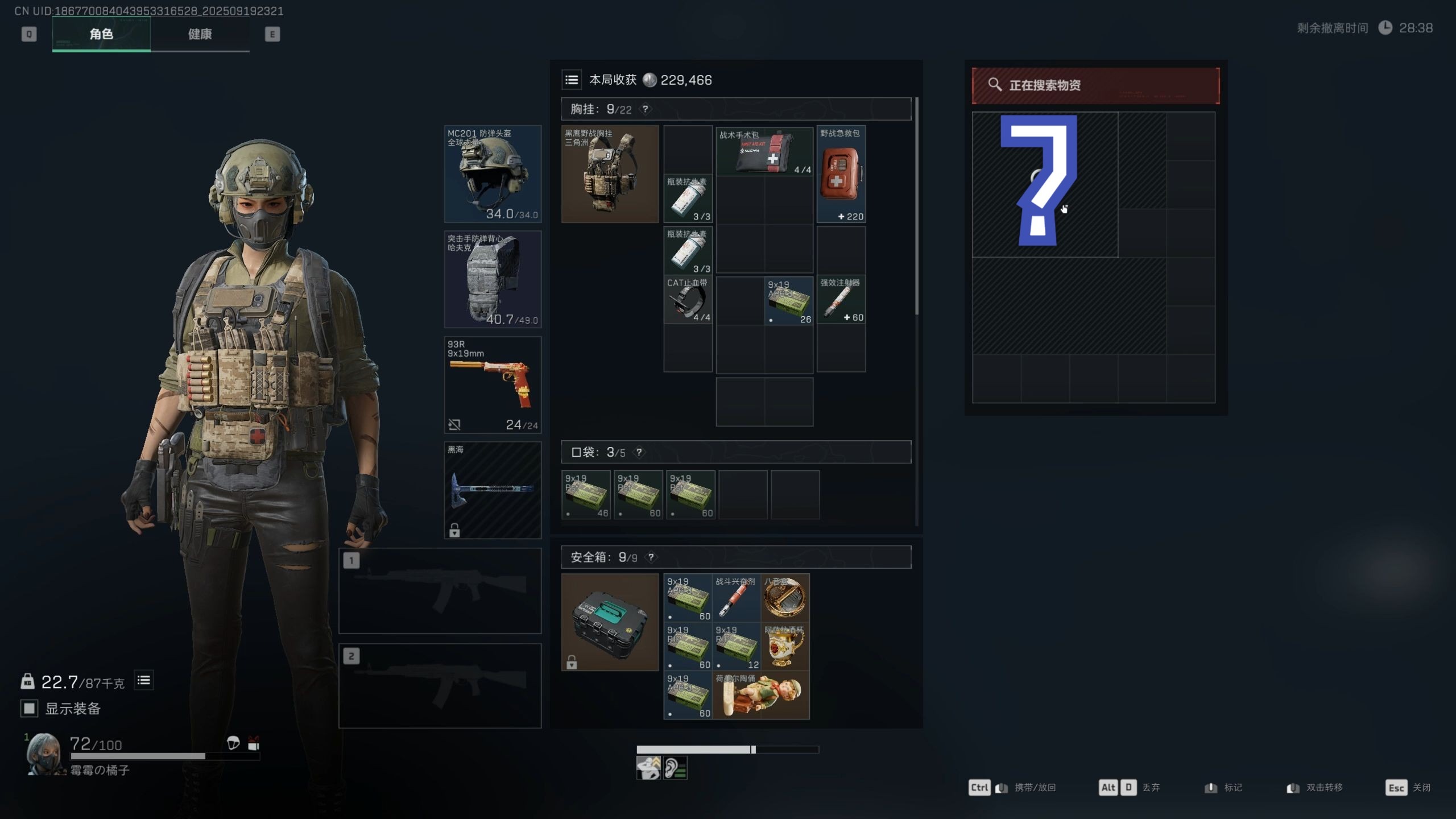The width and height of the screenshot is (1456, 819).
Task: Select the 强效注射器 injector item
Action: [841, 300]
